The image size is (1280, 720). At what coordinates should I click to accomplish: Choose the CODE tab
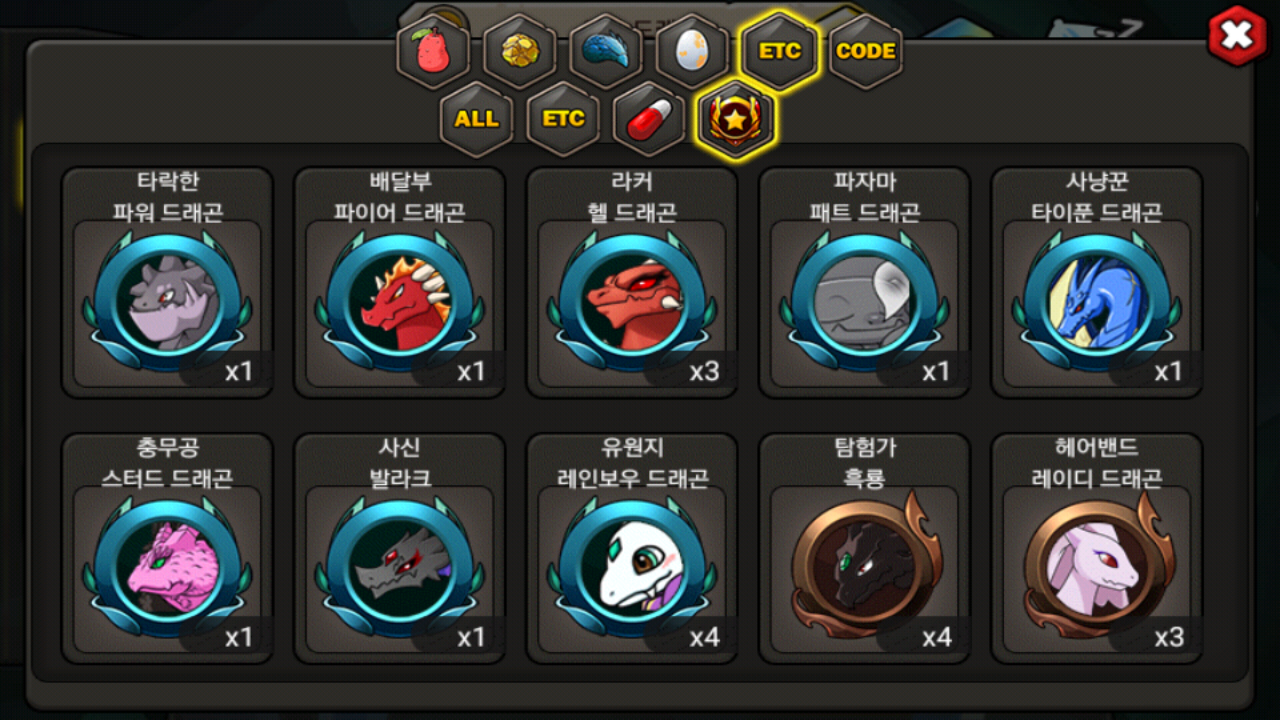coord(865,51)
